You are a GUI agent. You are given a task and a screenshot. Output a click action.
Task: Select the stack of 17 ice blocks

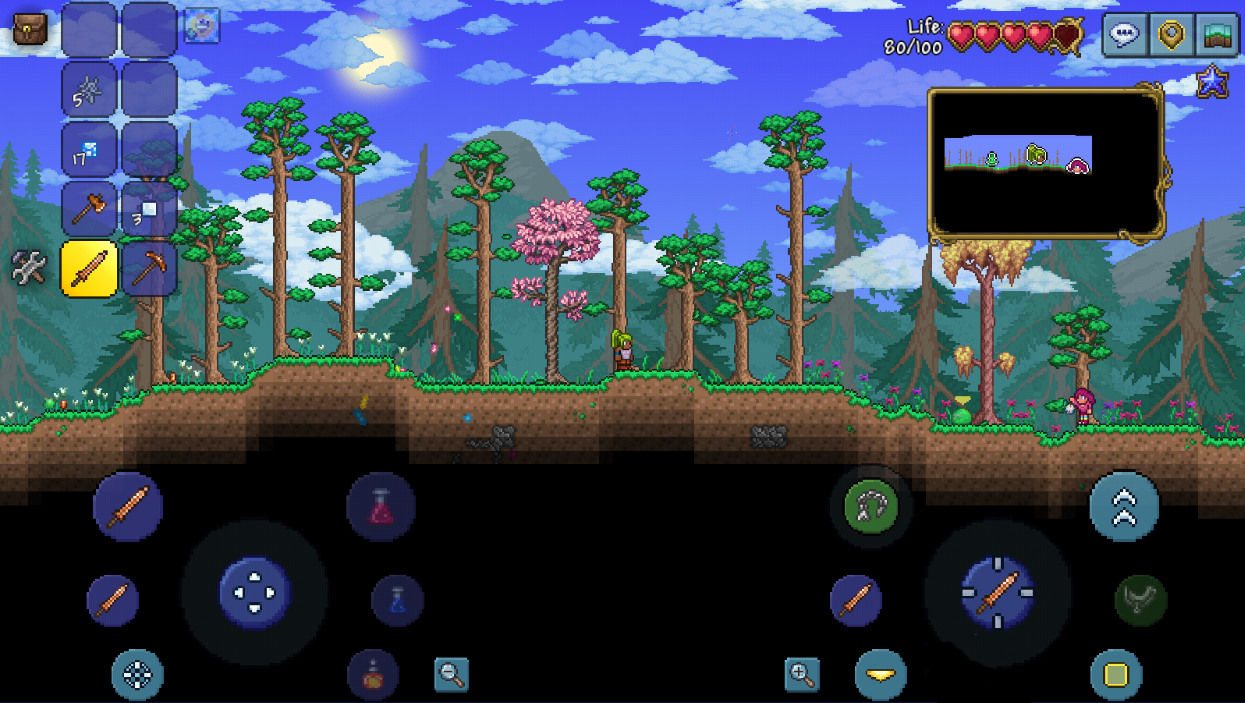(x=89, y=150)
